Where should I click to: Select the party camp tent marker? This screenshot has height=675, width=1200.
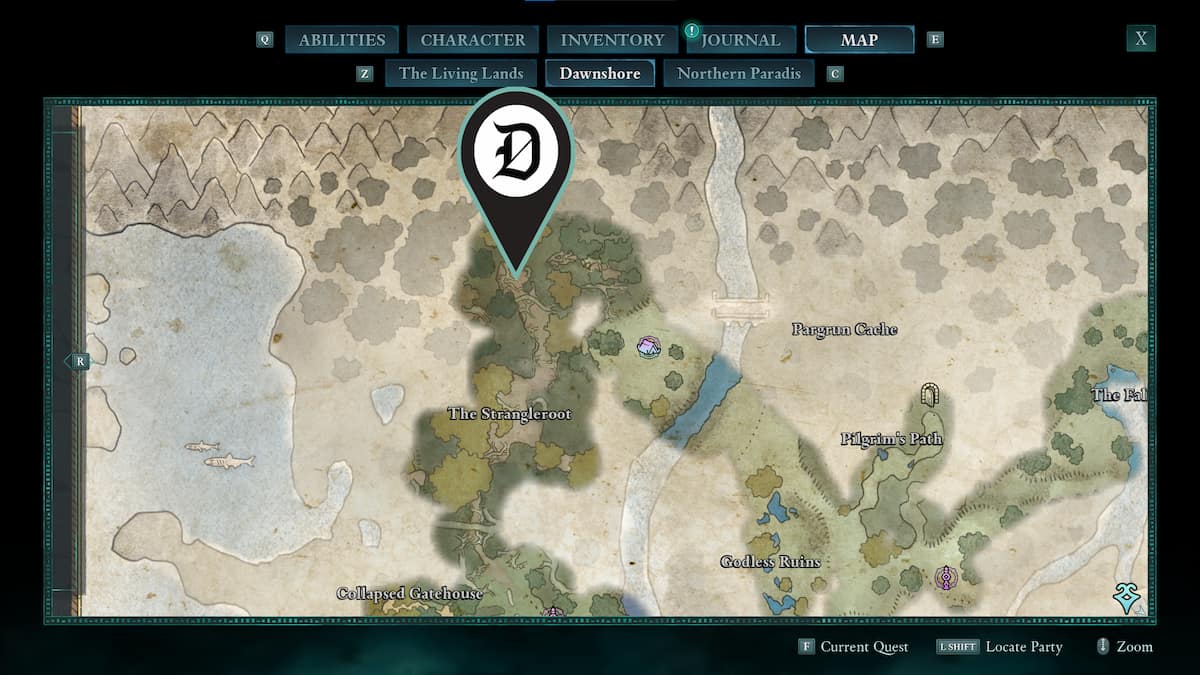(x=648, y=347)
